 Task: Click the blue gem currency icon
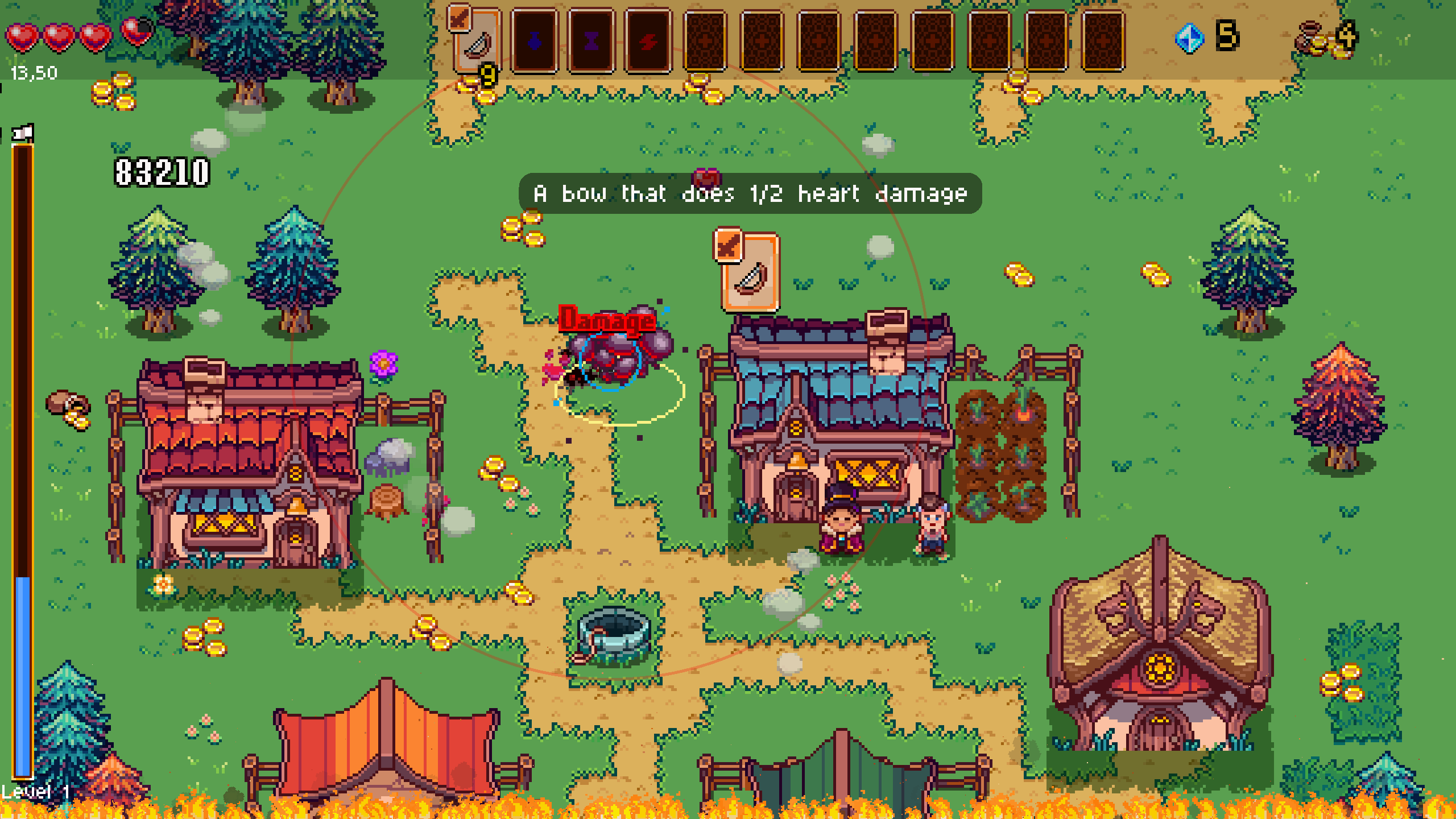[x=1189, y=39]
